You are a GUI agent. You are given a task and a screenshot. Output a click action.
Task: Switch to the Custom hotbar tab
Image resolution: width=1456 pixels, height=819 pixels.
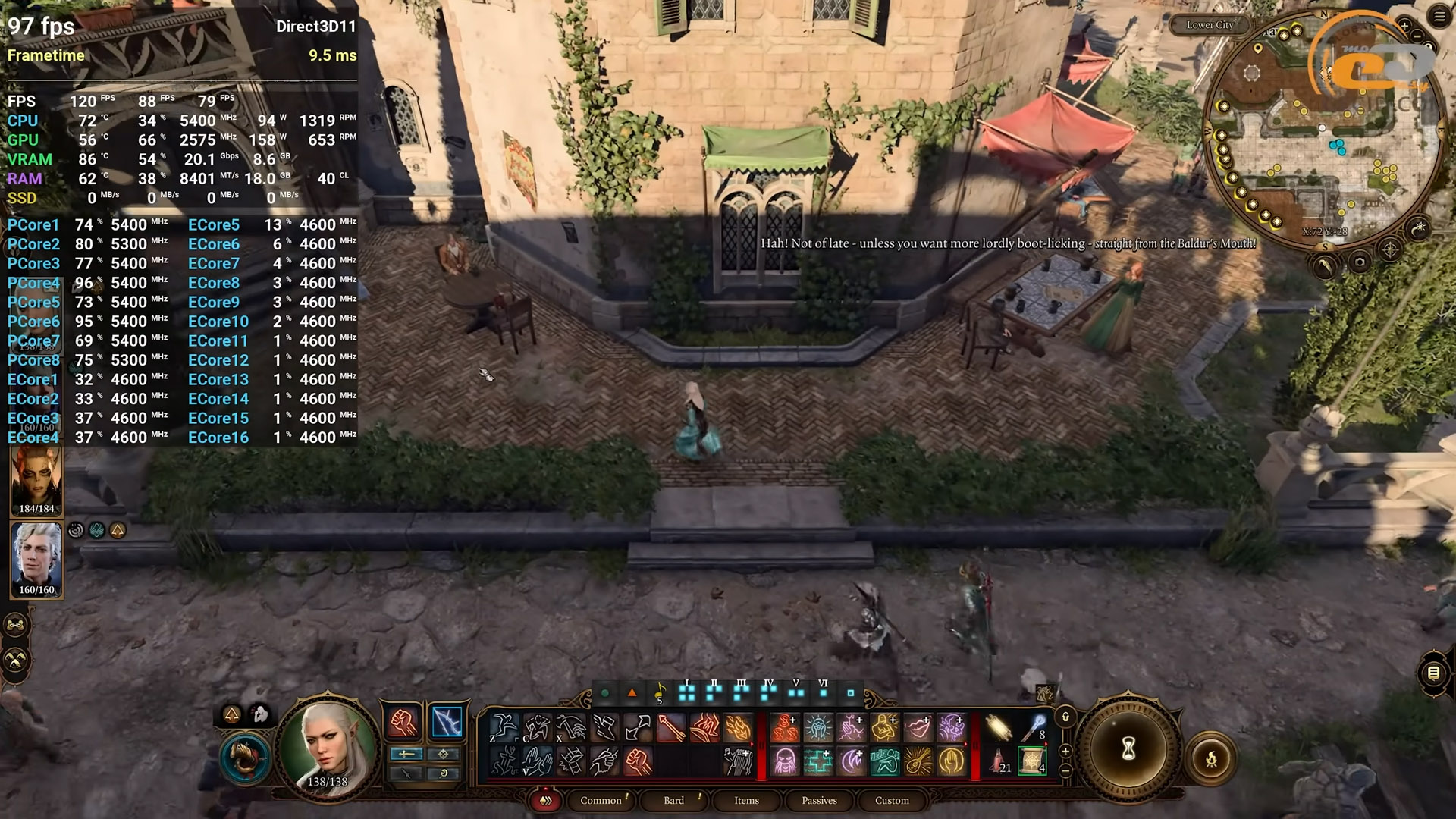pos(892,800)
